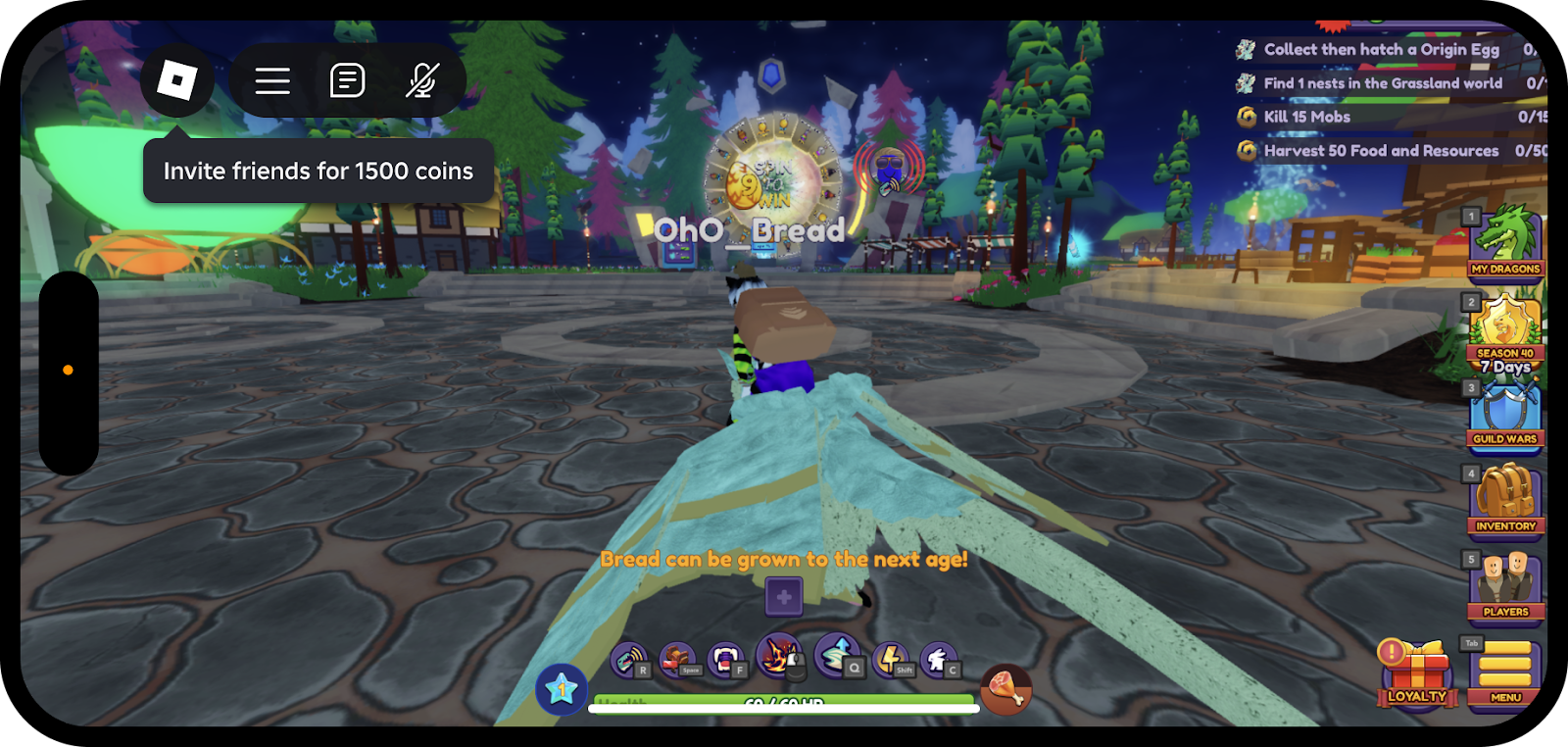This screenshot has width=1568, height=747.
Task: Open the My Dragons panel
Action: 1506,243
